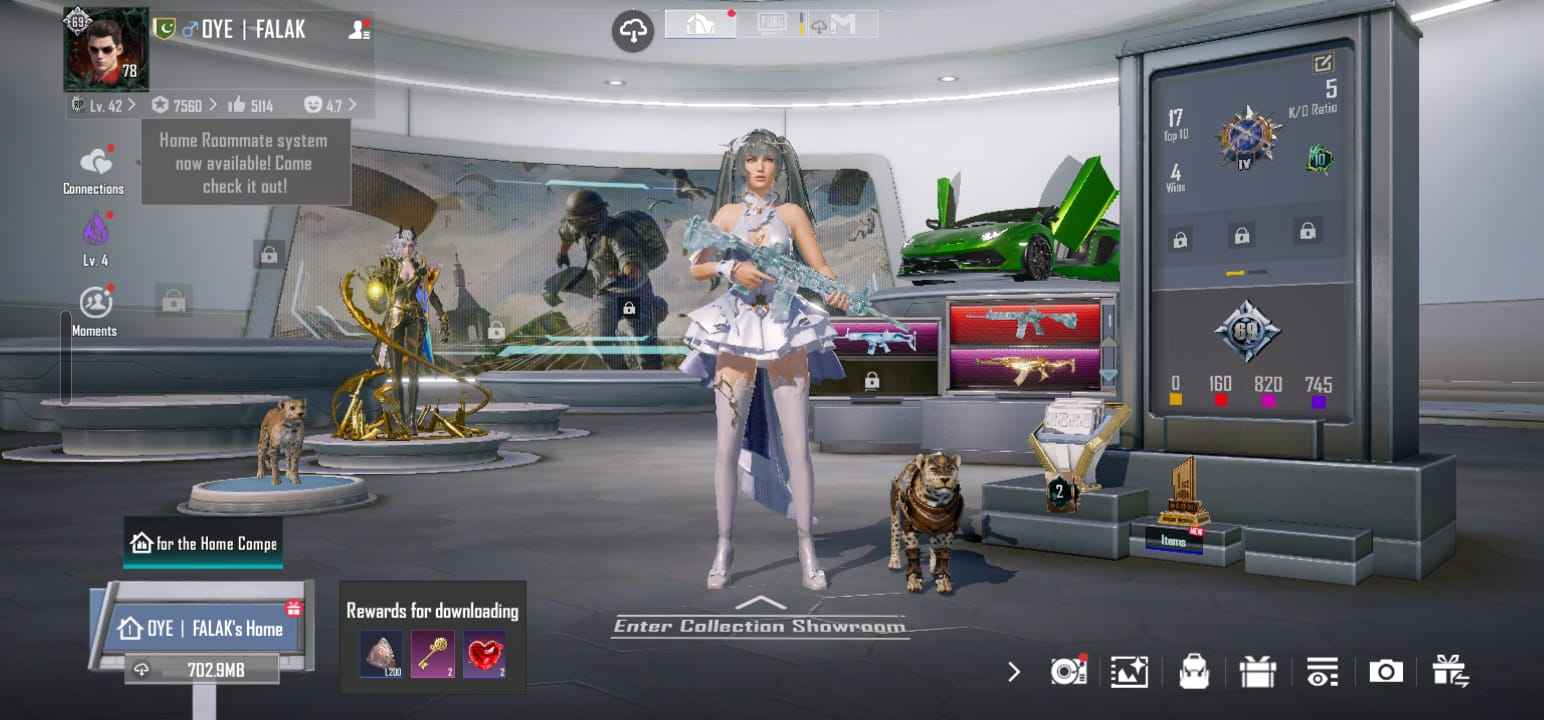Image resolution: width=1544 pixels, height=720 pixels.
Task: Open the photo album icon
Action: click(1129, 672)
